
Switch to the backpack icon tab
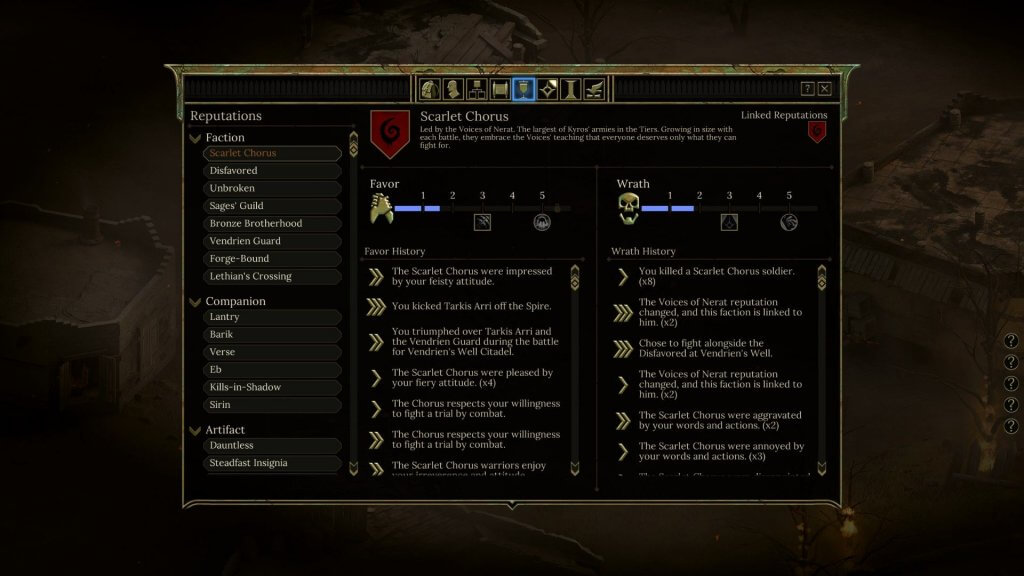pos(431,89)
